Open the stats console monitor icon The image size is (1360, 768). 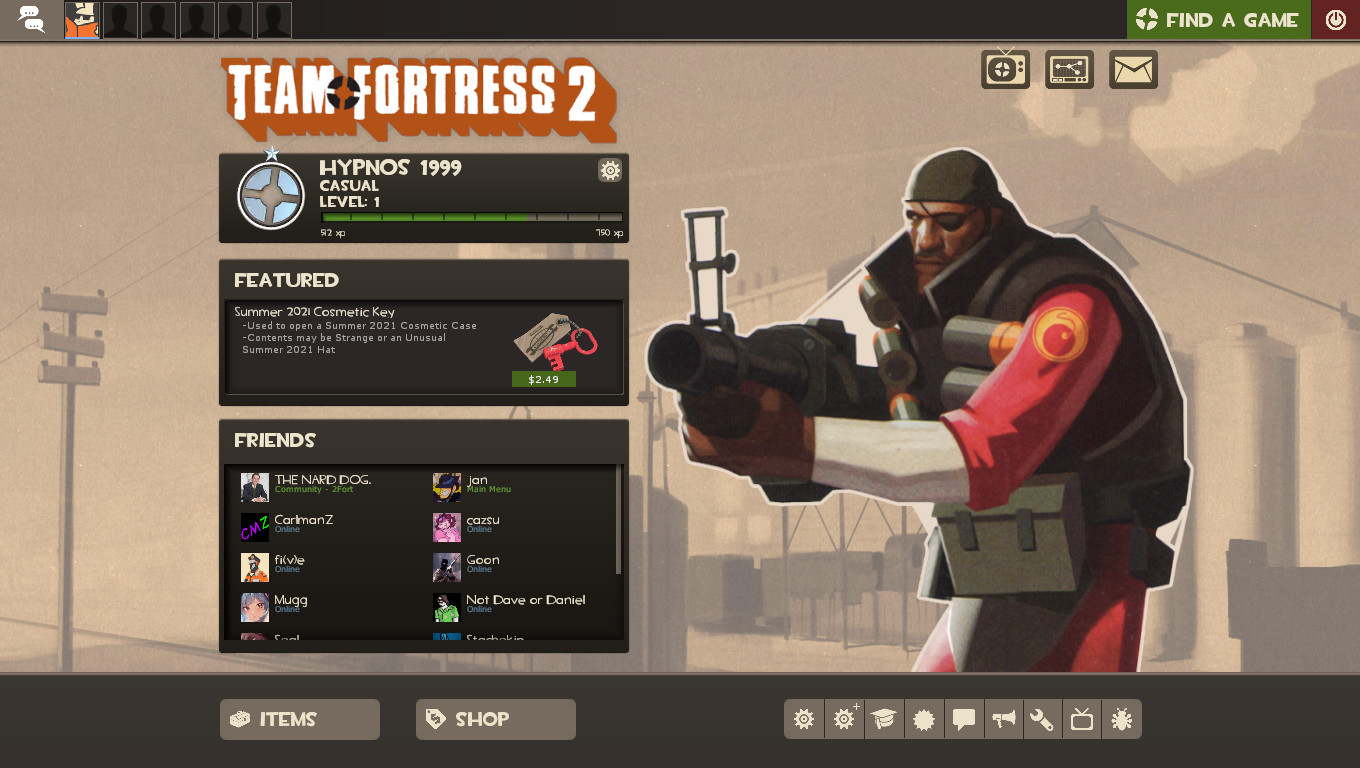click(x=1069, y=69)
